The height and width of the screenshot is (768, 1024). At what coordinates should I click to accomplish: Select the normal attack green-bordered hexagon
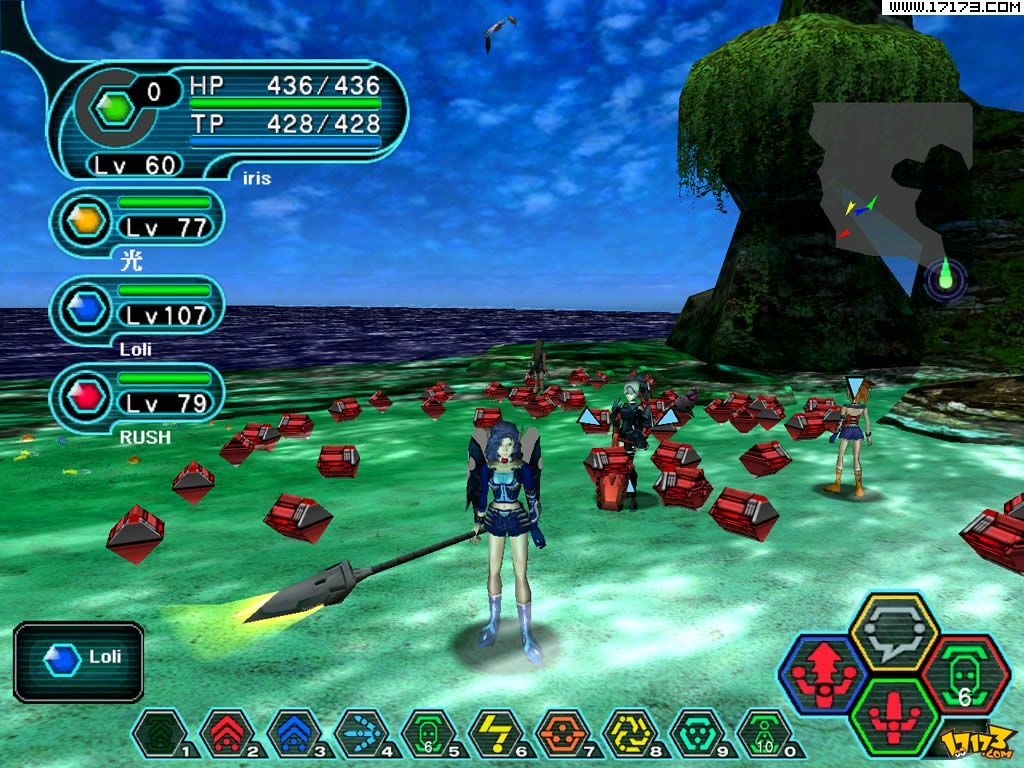click(x=894, y=718)
